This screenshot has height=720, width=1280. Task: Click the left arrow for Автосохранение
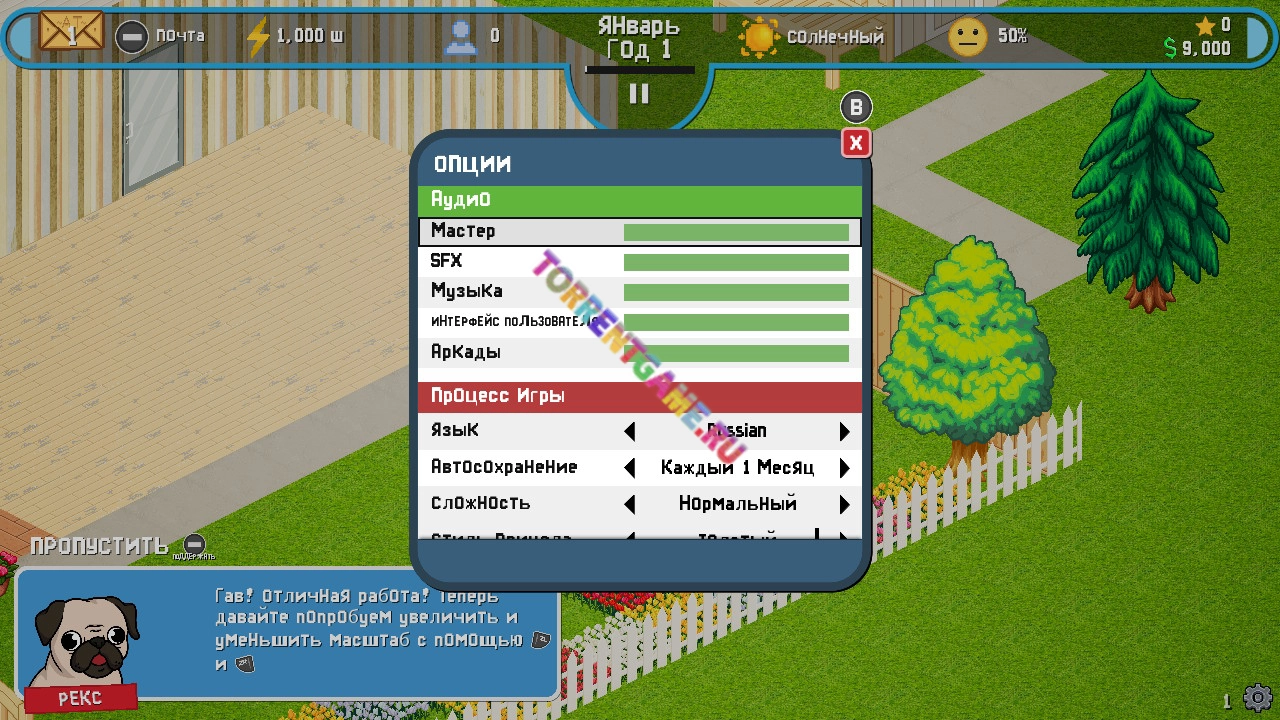point(630,468)
